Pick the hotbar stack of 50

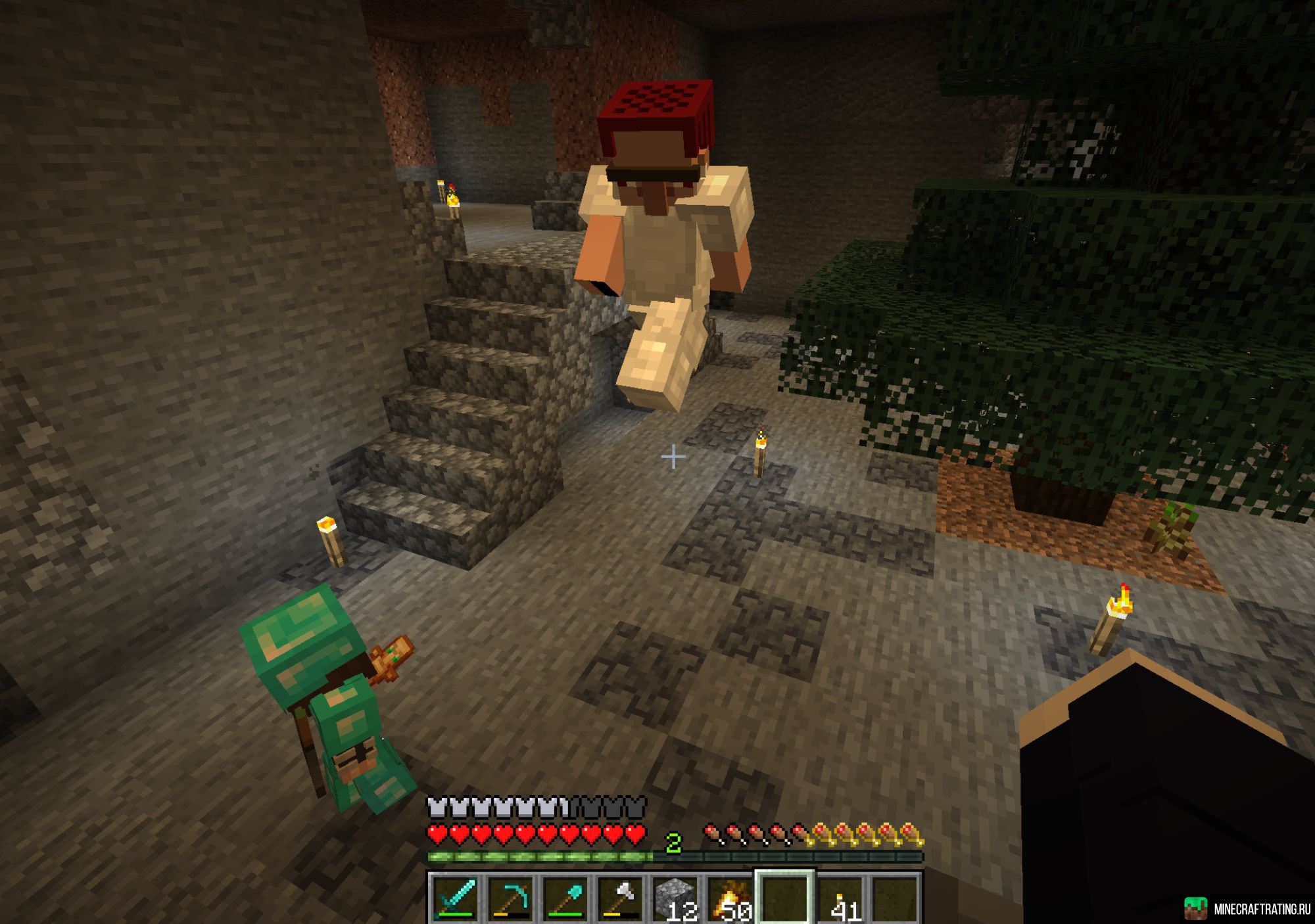pyautogui.click(x=731, y=898)
